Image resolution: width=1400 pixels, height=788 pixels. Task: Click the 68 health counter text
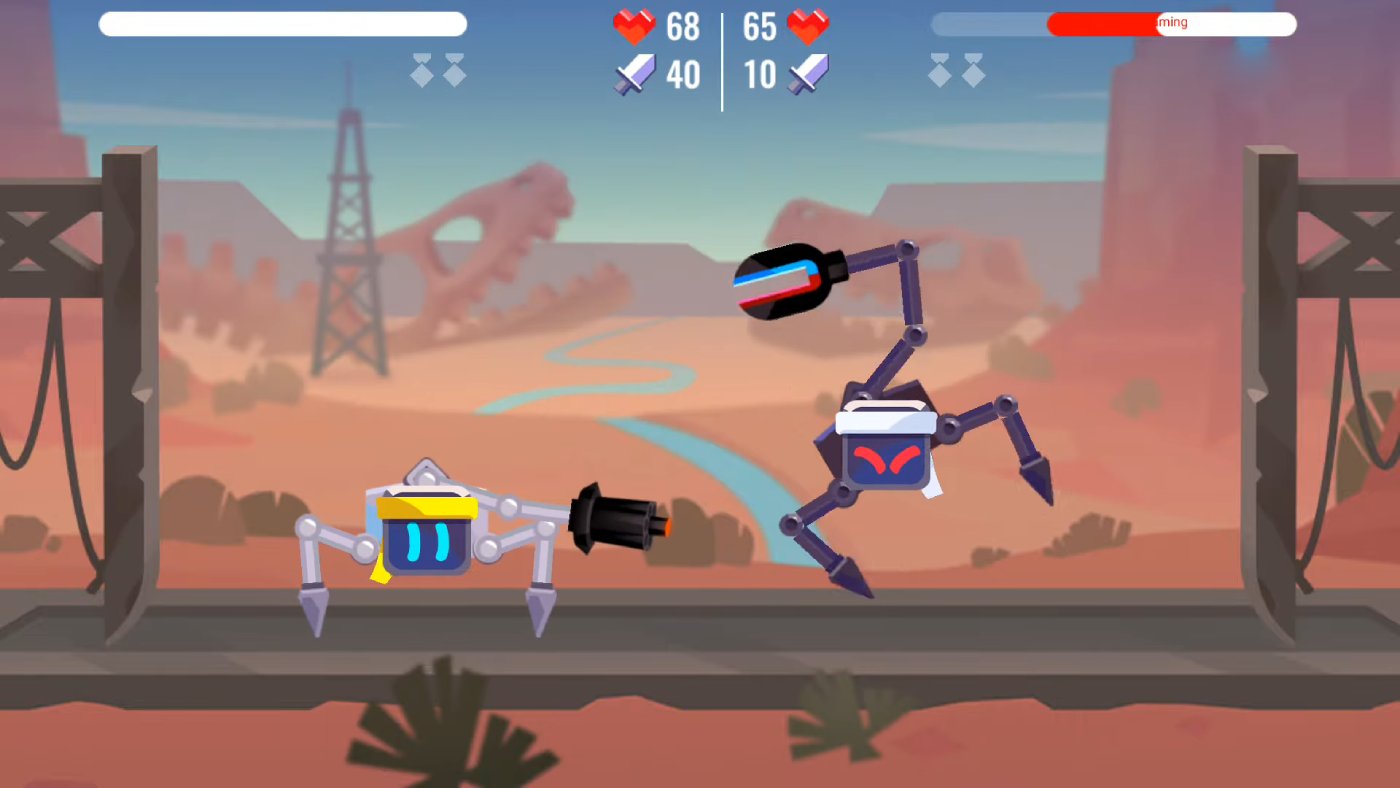(683, 27)
